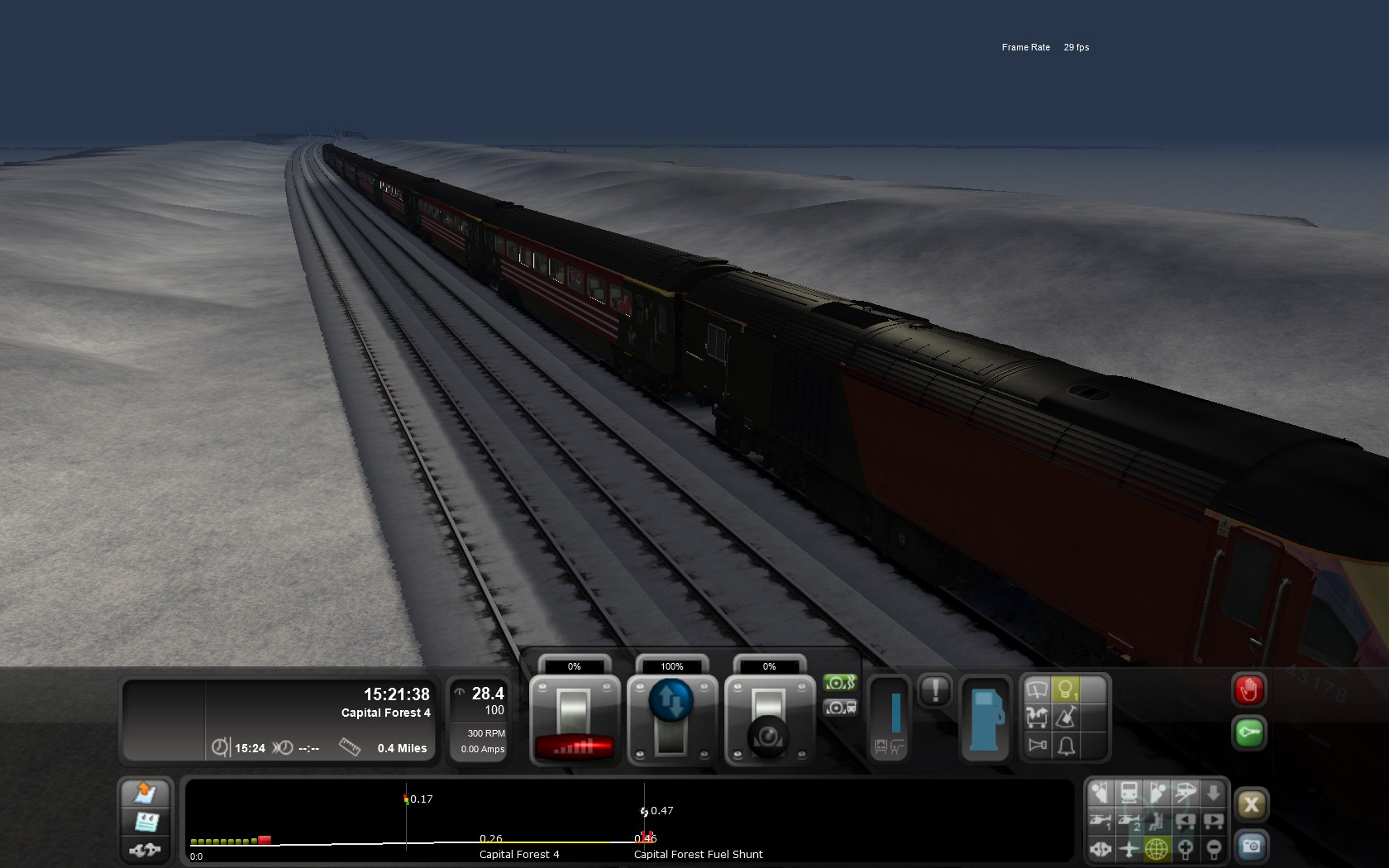Take a screenshot with the camera button
Viewport: 1389px width, 868px height.
pyautogui.click(x=1251, y=847)
